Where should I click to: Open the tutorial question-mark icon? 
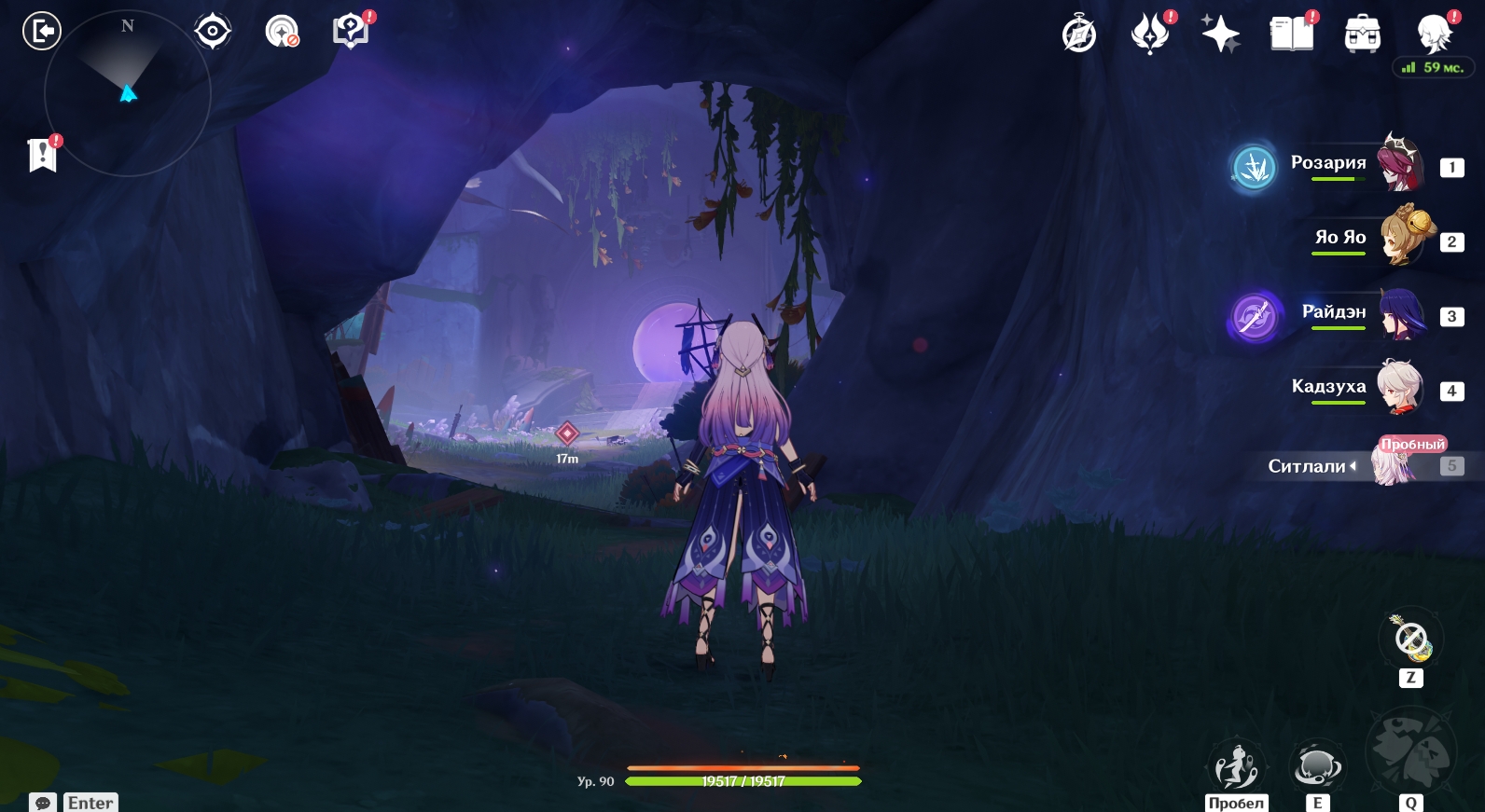click(x=351, y=32)
